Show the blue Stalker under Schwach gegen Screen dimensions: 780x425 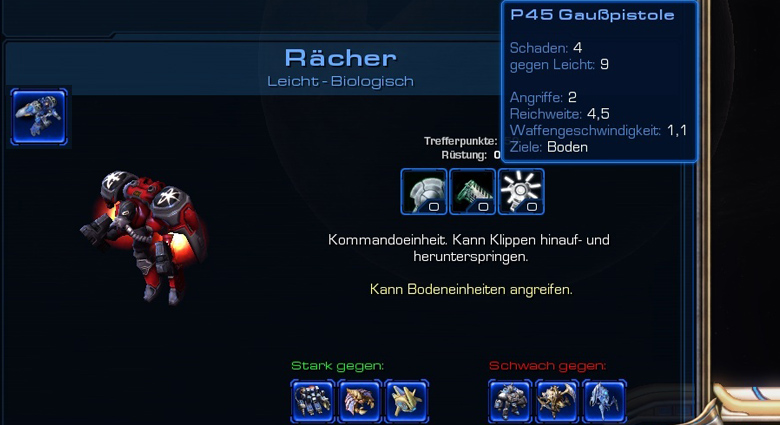(605, 401)
